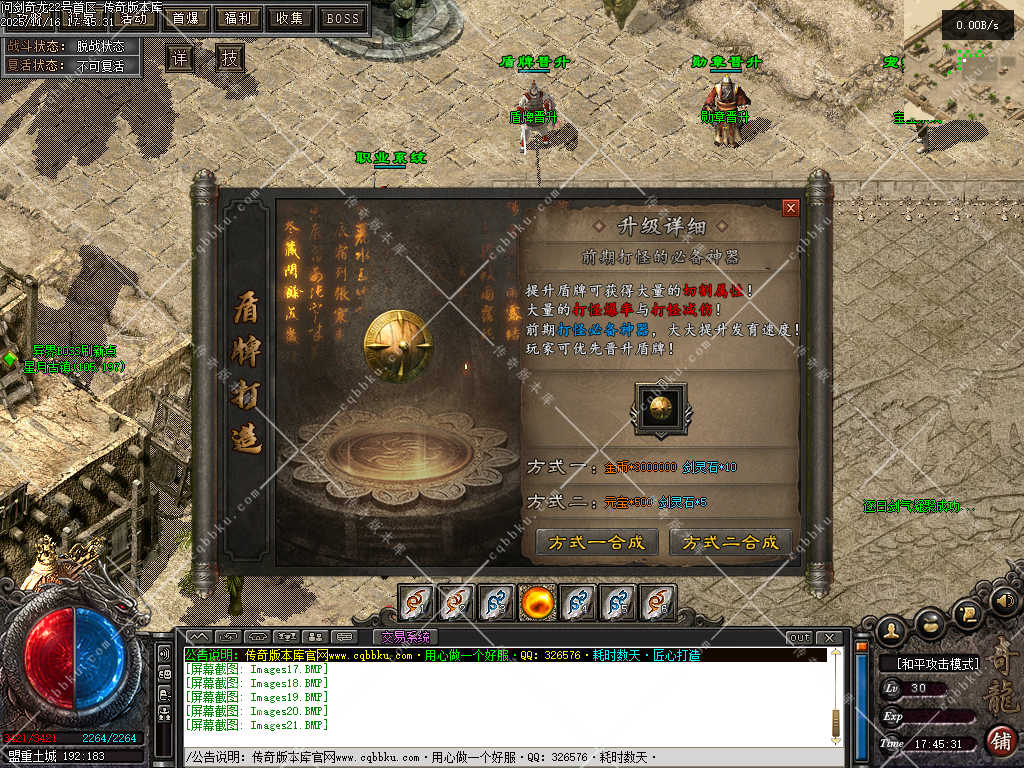1024x768 pixels.
Task: Craft using the 方式一合成 button
Action: [597, 543]
